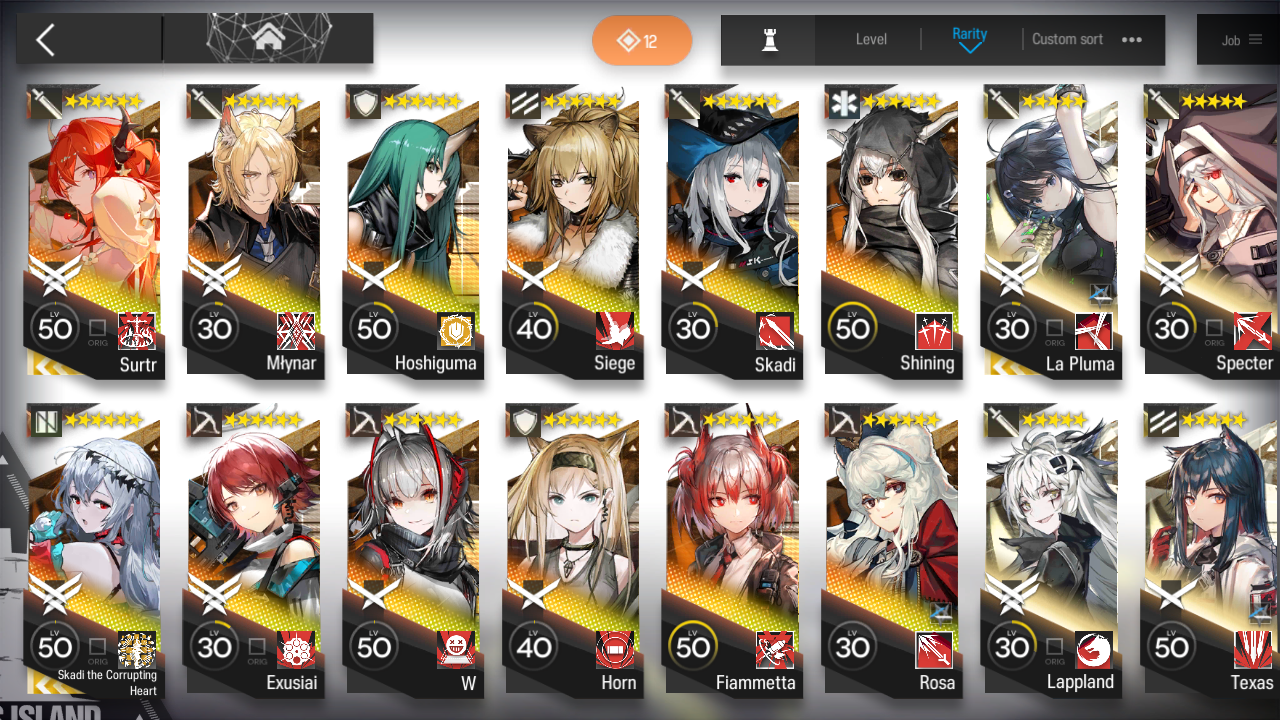Switch sorting to the Level tab
The height and width of the screenshot is (720, 1280).
870,39
